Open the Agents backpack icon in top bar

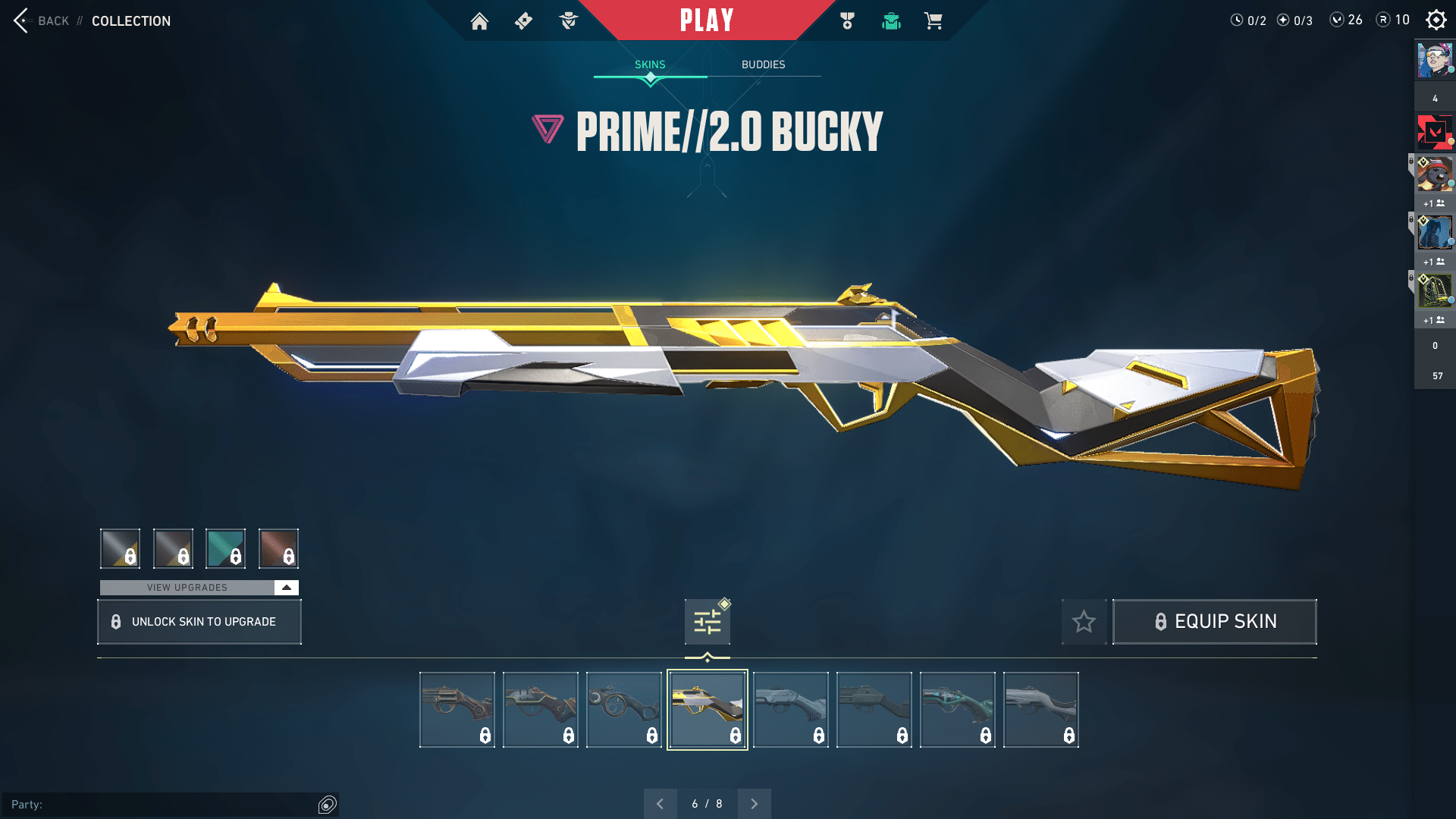[x=891, y=22]
